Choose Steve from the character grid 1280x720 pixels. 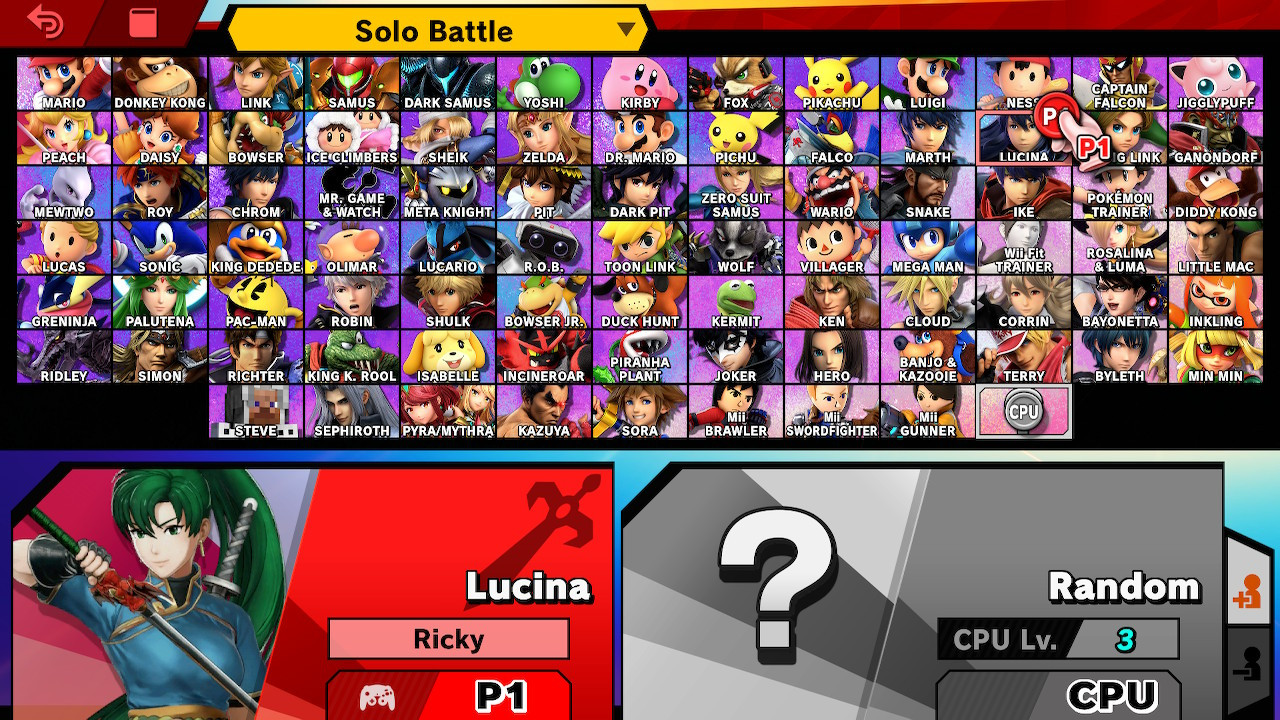point(255,410)
